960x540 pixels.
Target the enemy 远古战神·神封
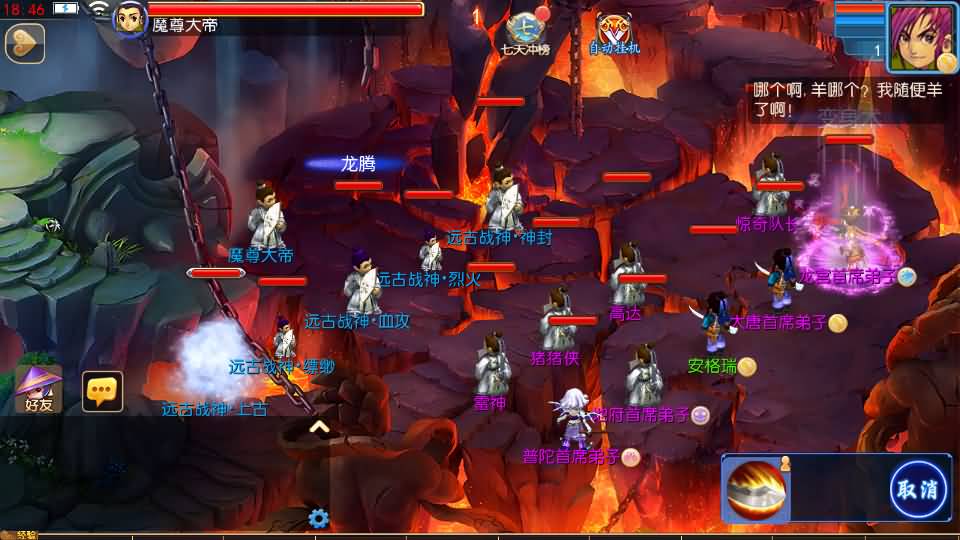503,198
